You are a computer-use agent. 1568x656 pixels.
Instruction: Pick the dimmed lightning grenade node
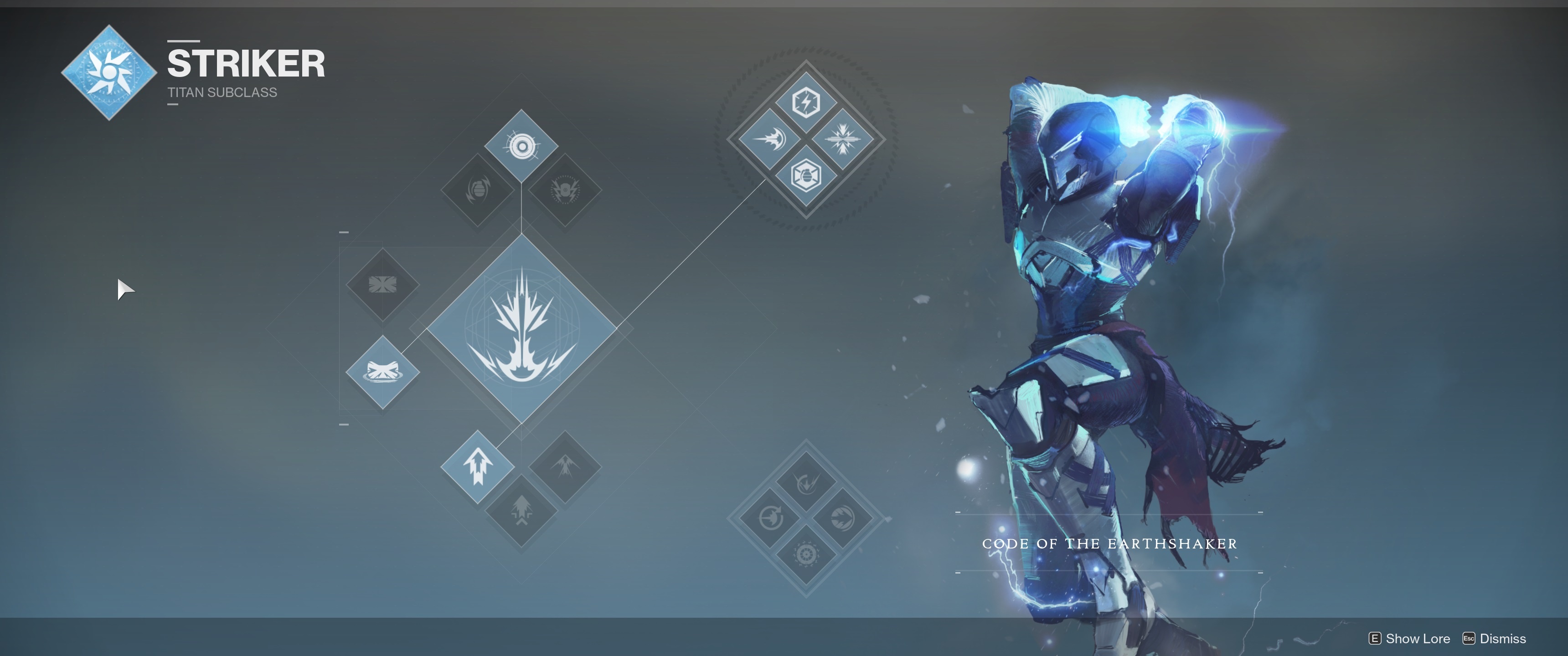point(565,190)
